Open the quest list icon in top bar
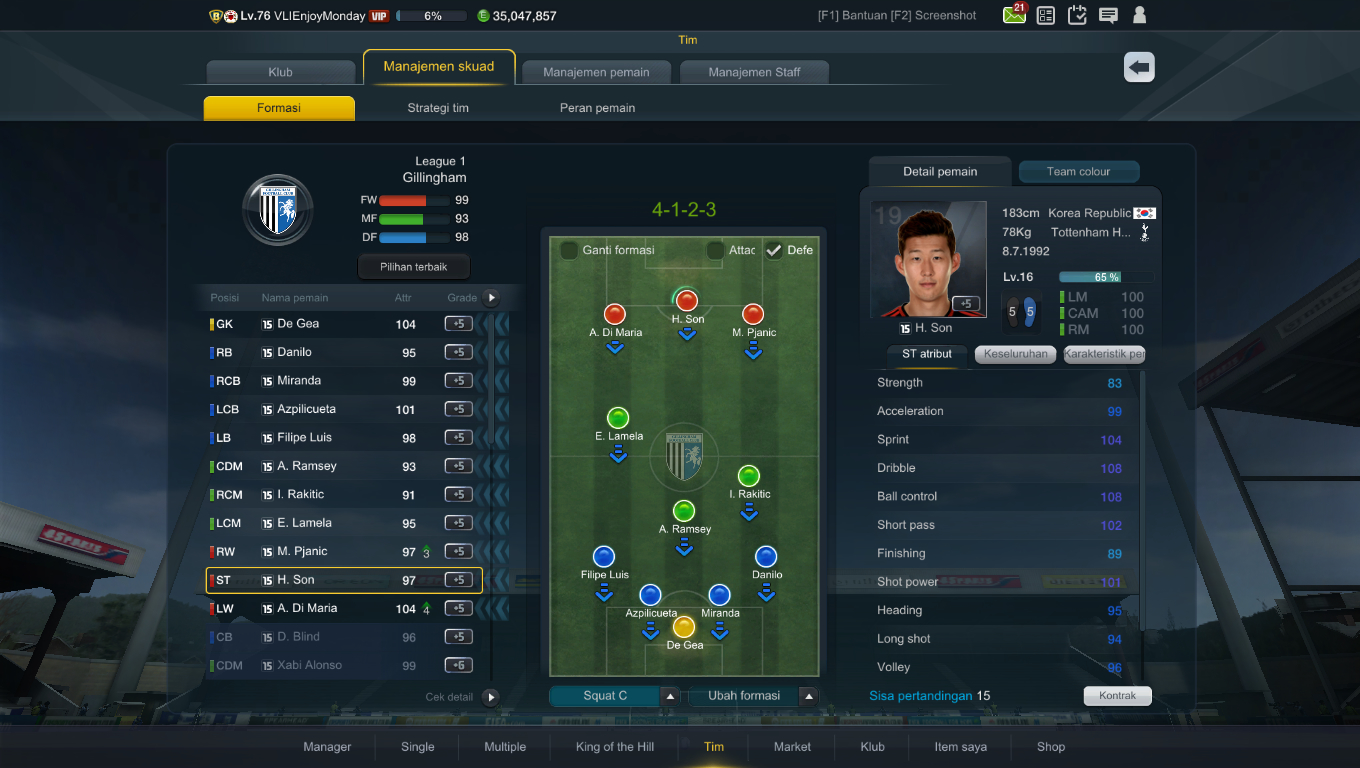Viewport: 1360px width, 768px height. coord(1045,15)
